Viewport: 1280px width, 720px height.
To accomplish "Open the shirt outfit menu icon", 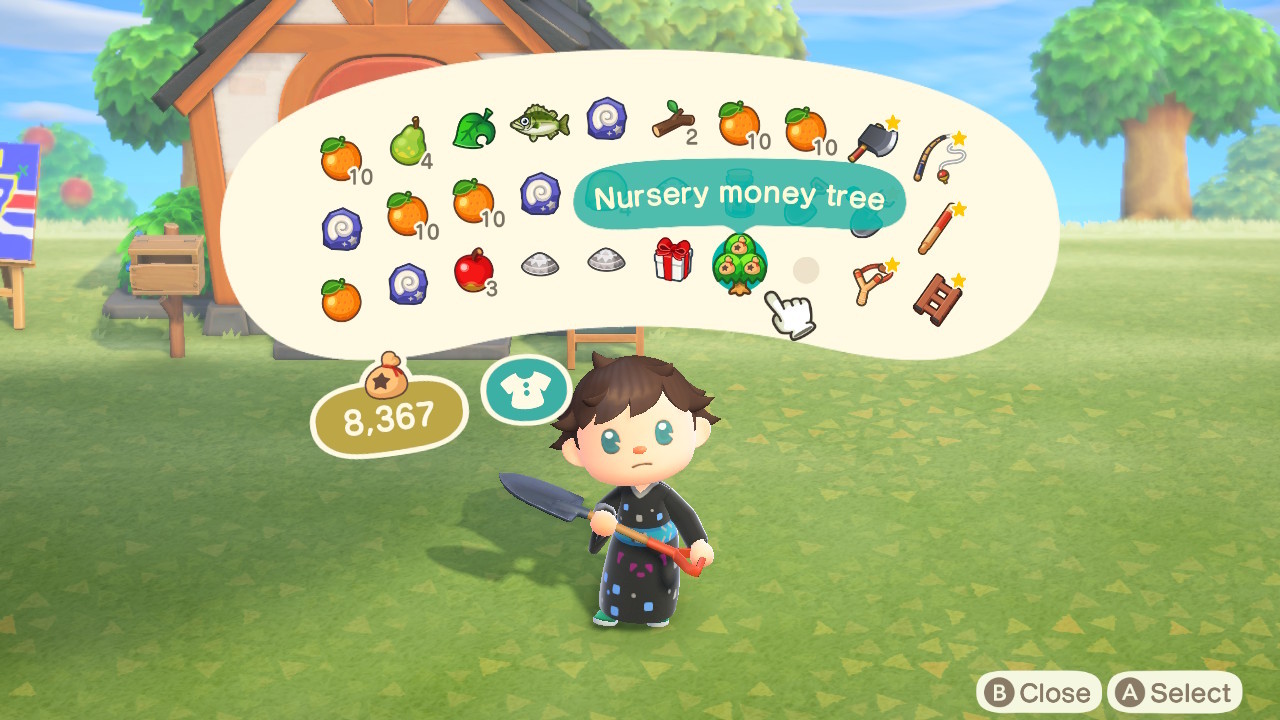I will pyautogui.click(x=525, y=390).
